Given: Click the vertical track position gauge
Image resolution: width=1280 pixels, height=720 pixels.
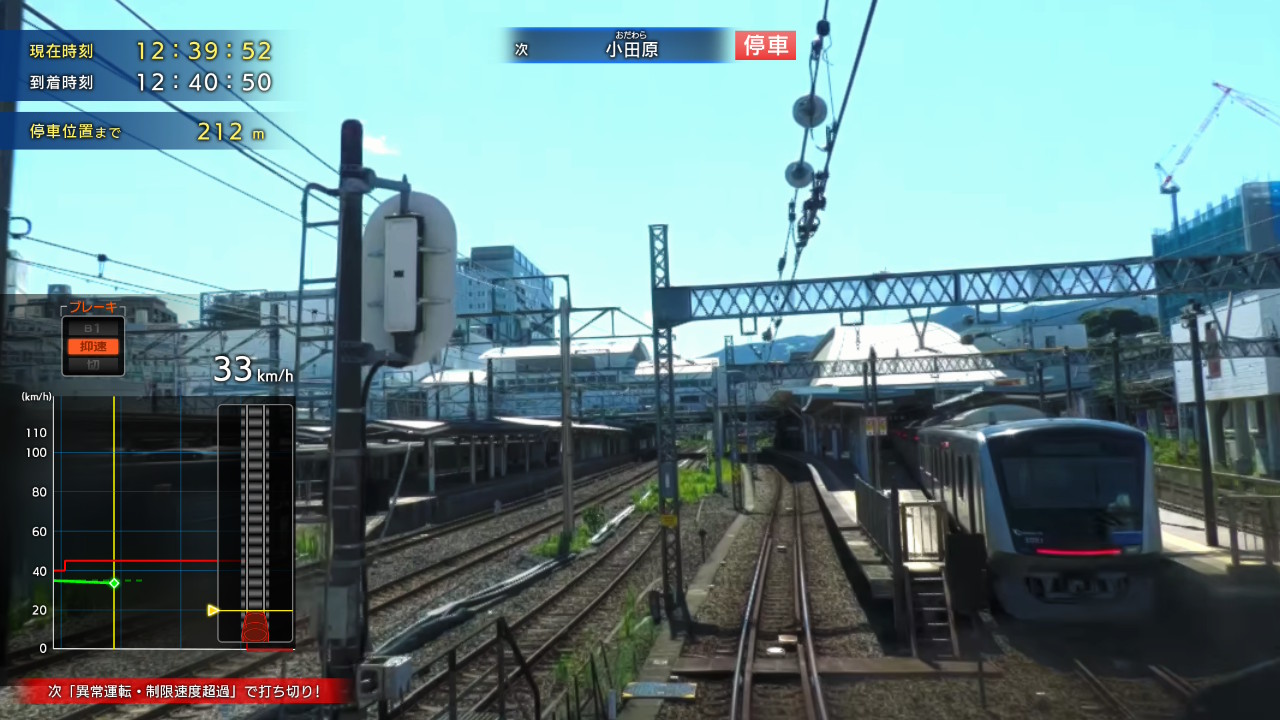Looking at the screenshot, I should coord(253,520).
